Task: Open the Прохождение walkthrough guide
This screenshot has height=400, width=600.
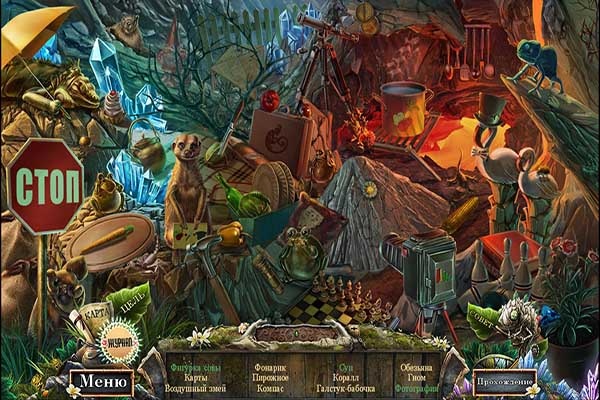Action: 504,381
